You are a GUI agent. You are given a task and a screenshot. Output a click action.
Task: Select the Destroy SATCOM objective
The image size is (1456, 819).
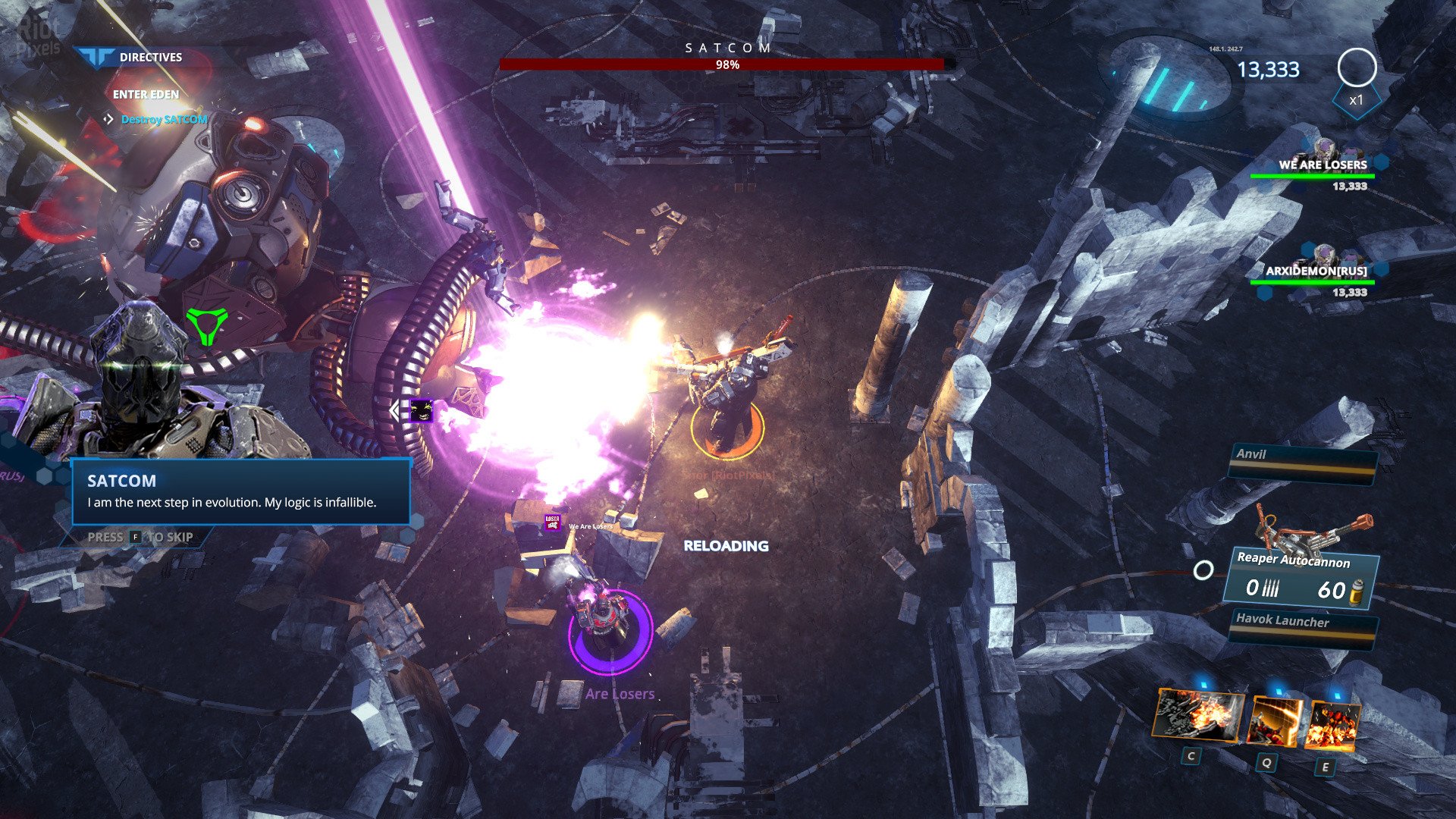tap(164, 120)
